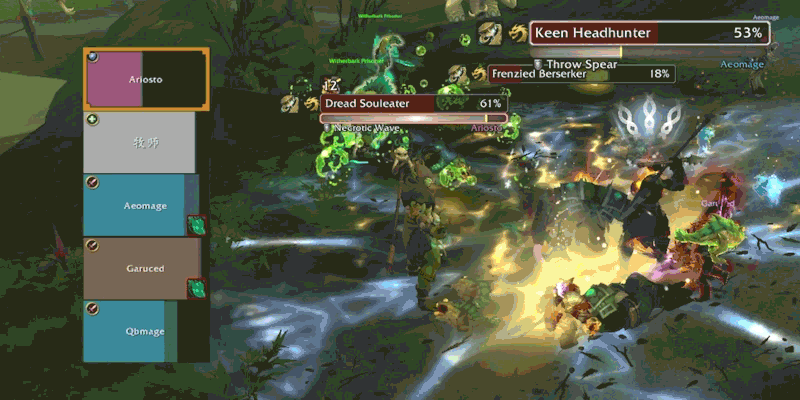
Task: Select Ariosto's party frame
Action: pyautogui.click(x=146, y=78)
